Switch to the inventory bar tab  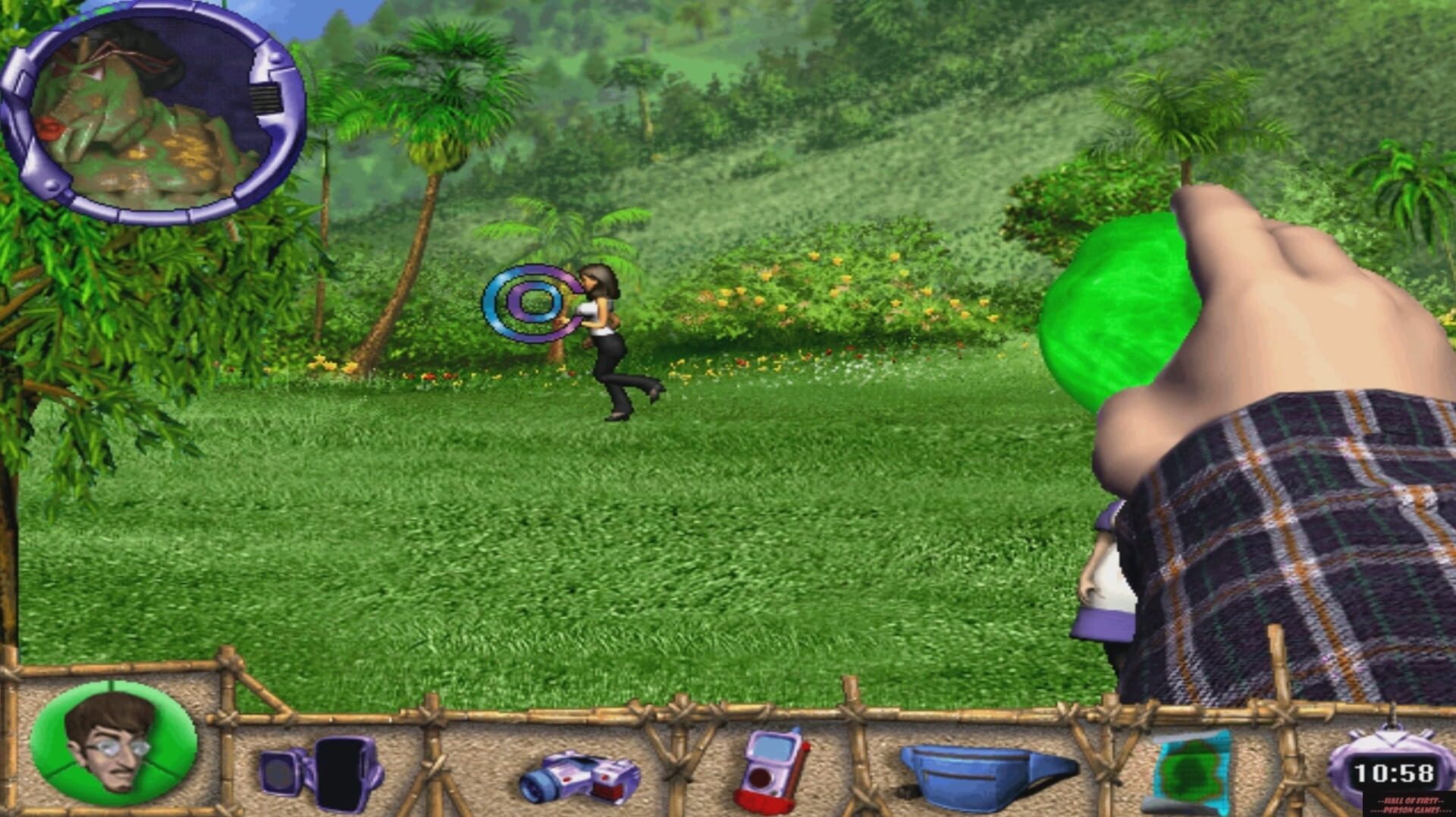728,759
